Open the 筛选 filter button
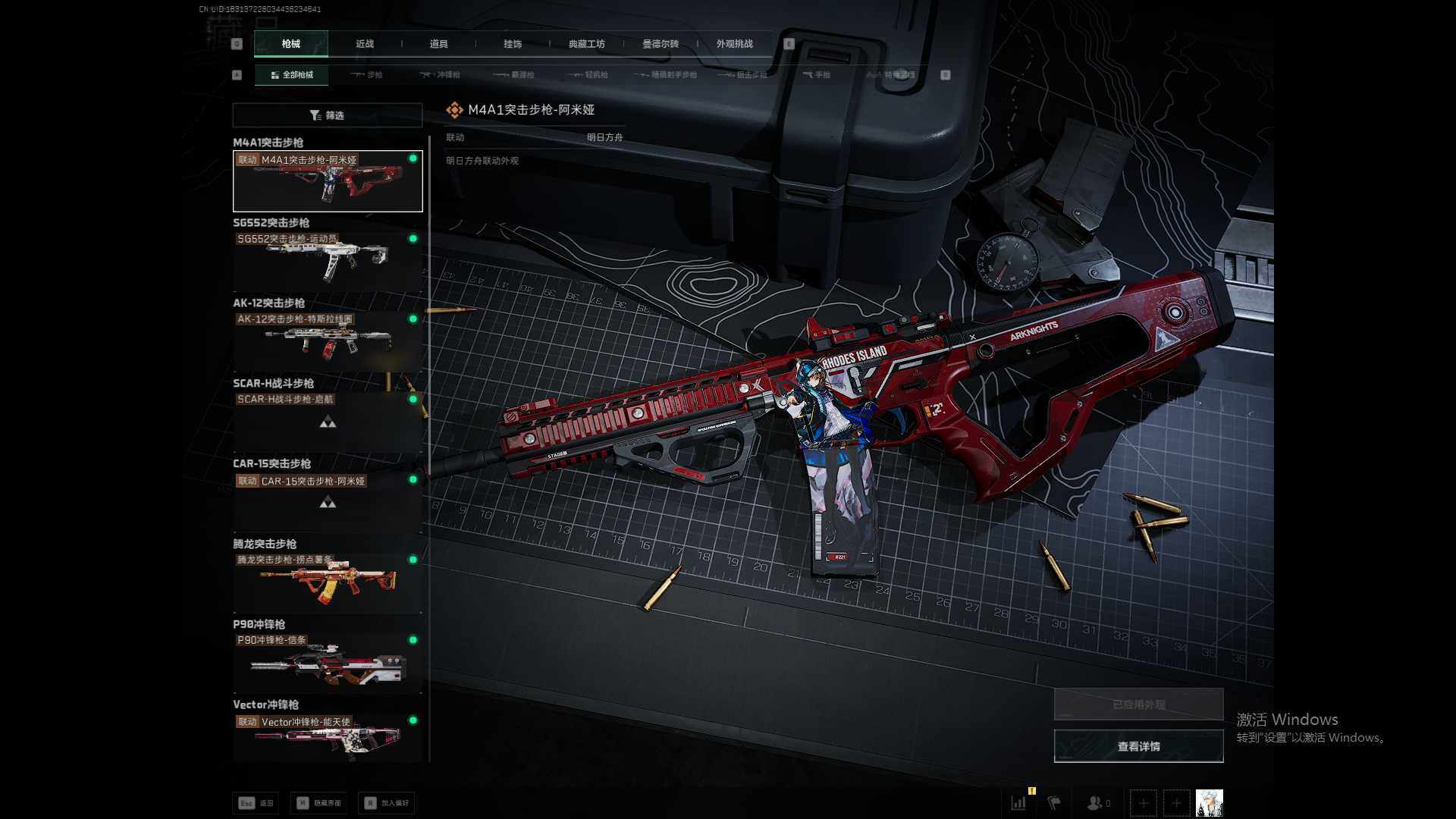The image size is (1456, 819). tap(327, 115)
